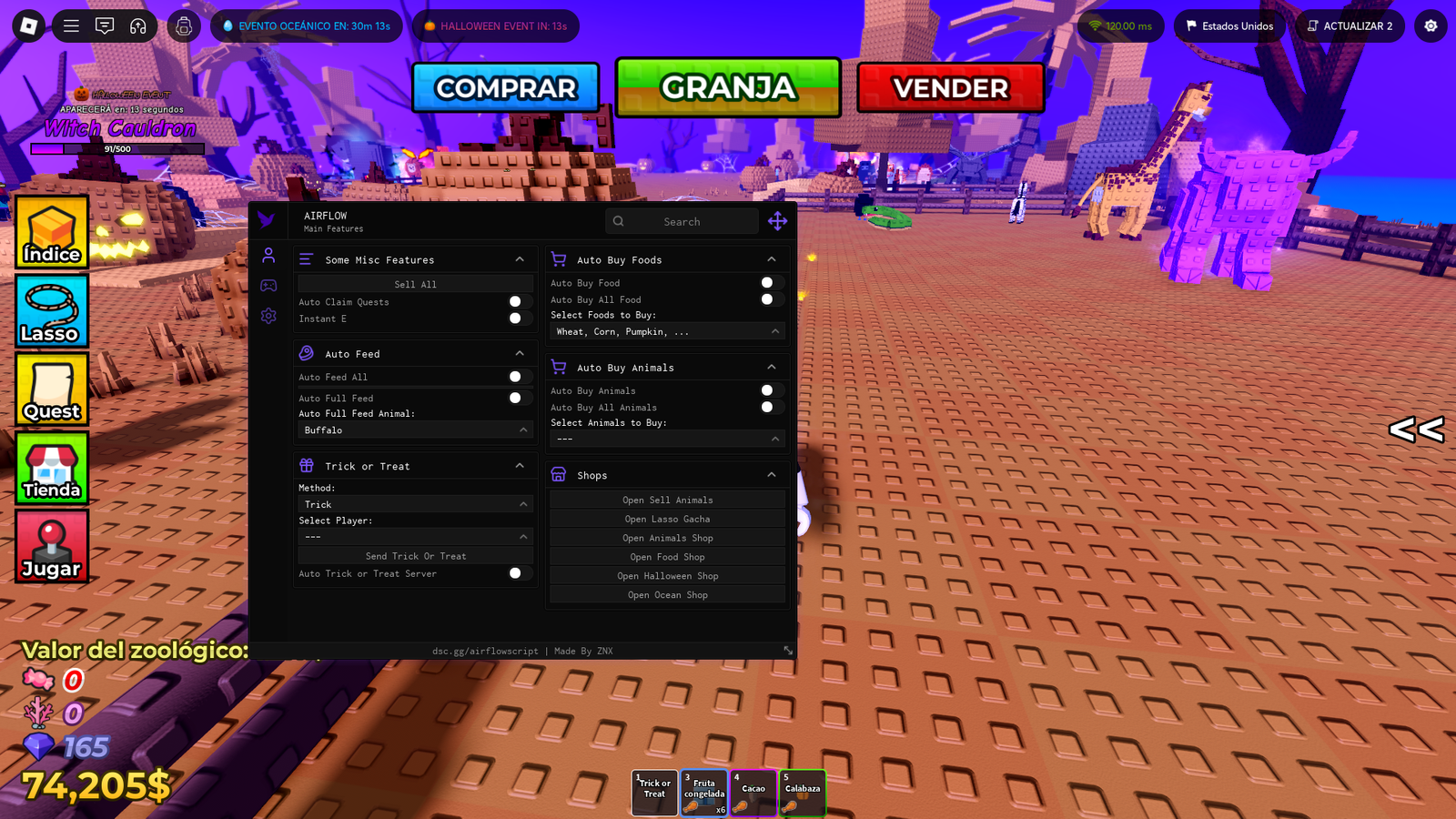
Task: Open the Auto Full Feed Animal dropdown showing Buffalo
Action: (x=414, y=430)
